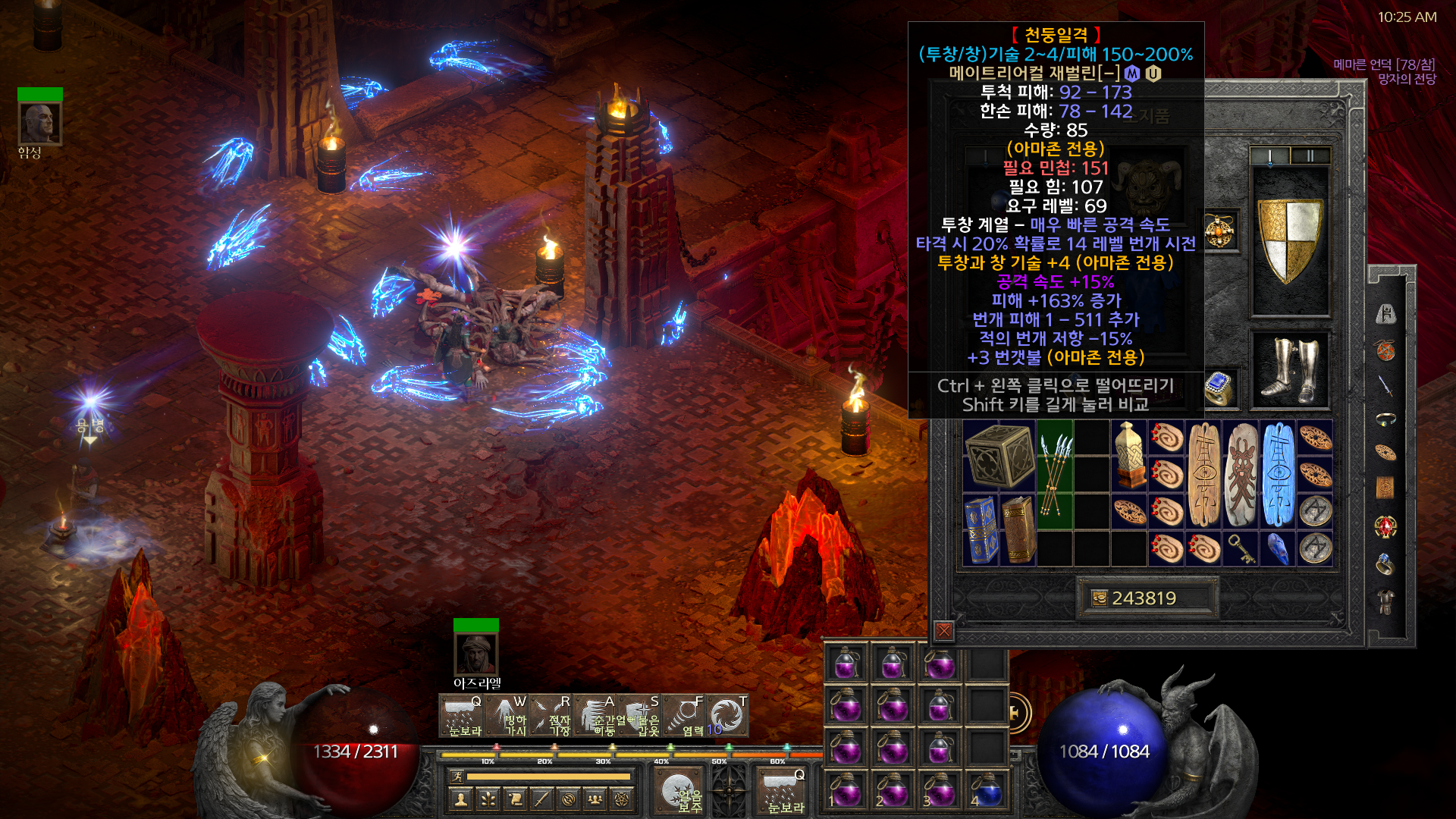Toggle the run/walk icon beside stamina bar
The image size is (1456, 819).
[457, 777]
